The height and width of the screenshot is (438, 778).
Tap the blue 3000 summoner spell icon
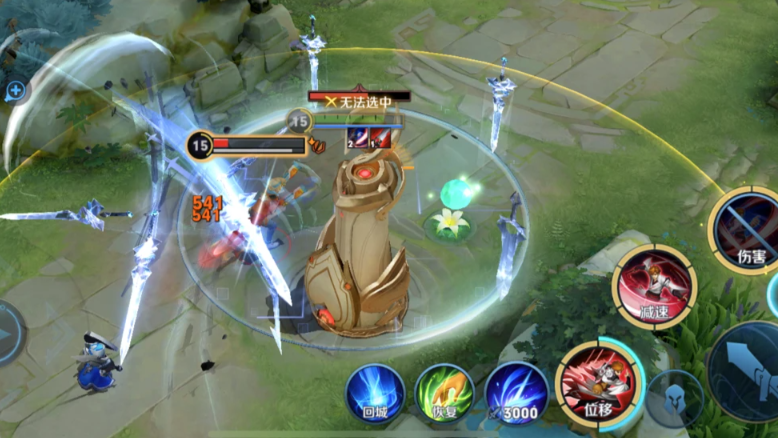(x=516, y=393)
